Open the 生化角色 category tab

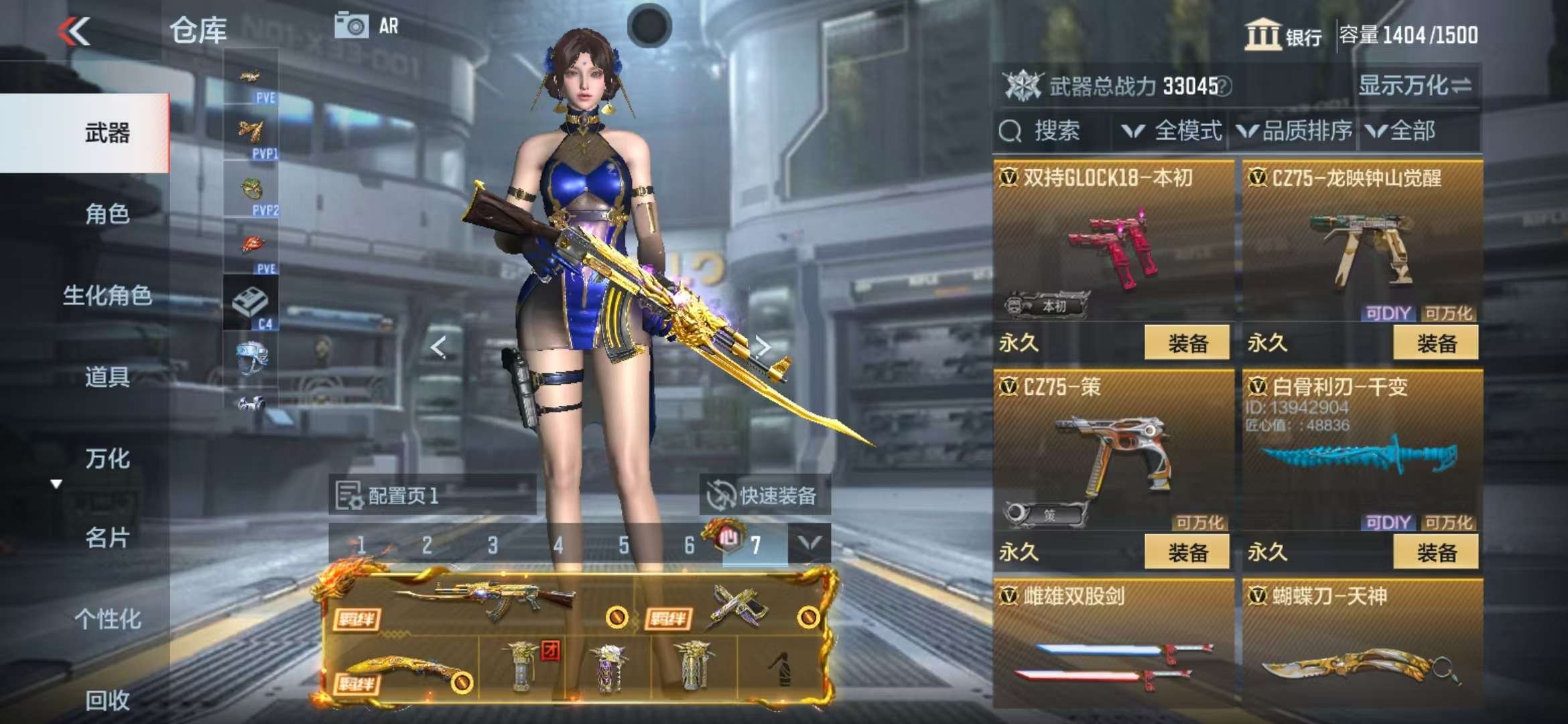click(107, 296)
